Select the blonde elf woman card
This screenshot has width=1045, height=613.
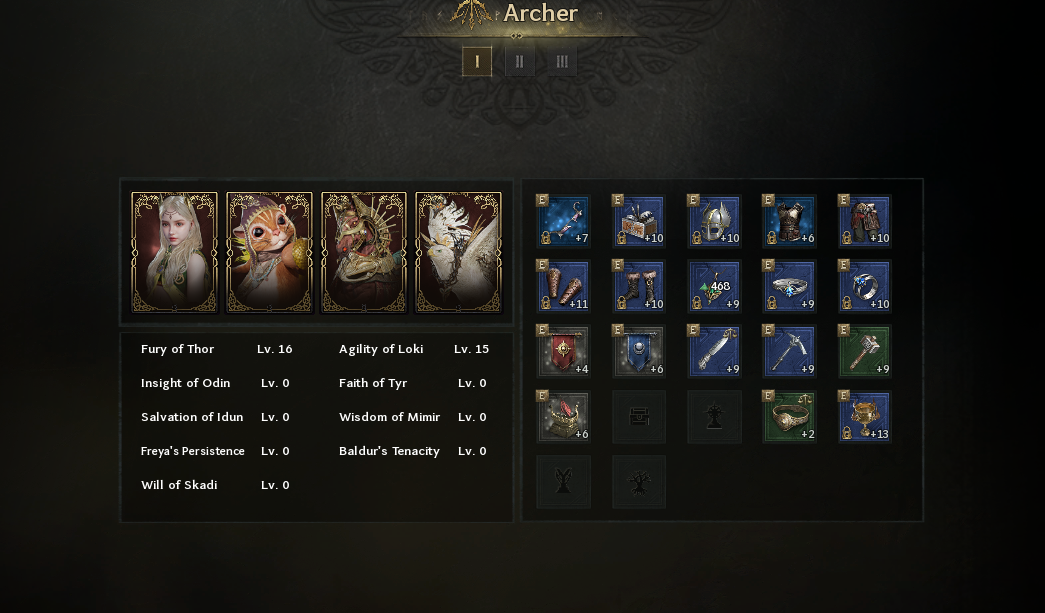(x=175, y=253)
